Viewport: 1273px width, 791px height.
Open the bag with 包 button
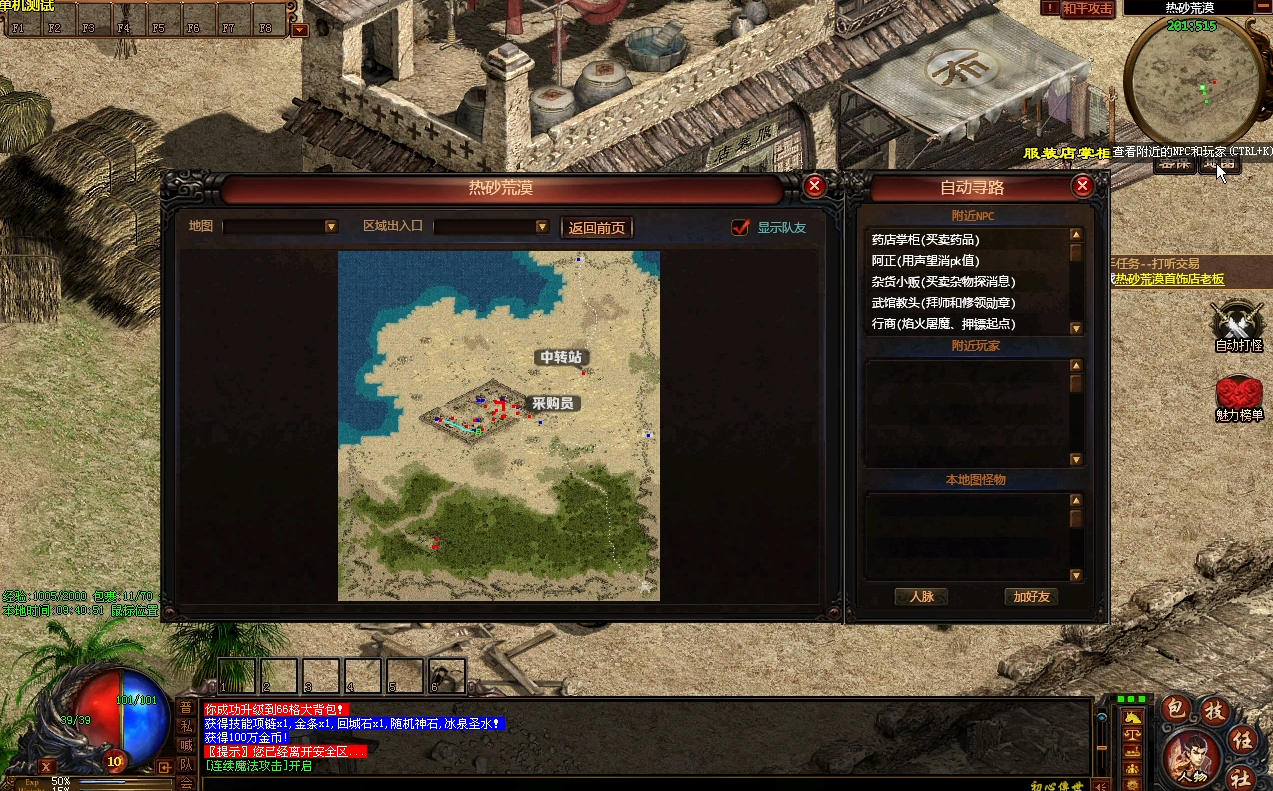point(1177,710)
